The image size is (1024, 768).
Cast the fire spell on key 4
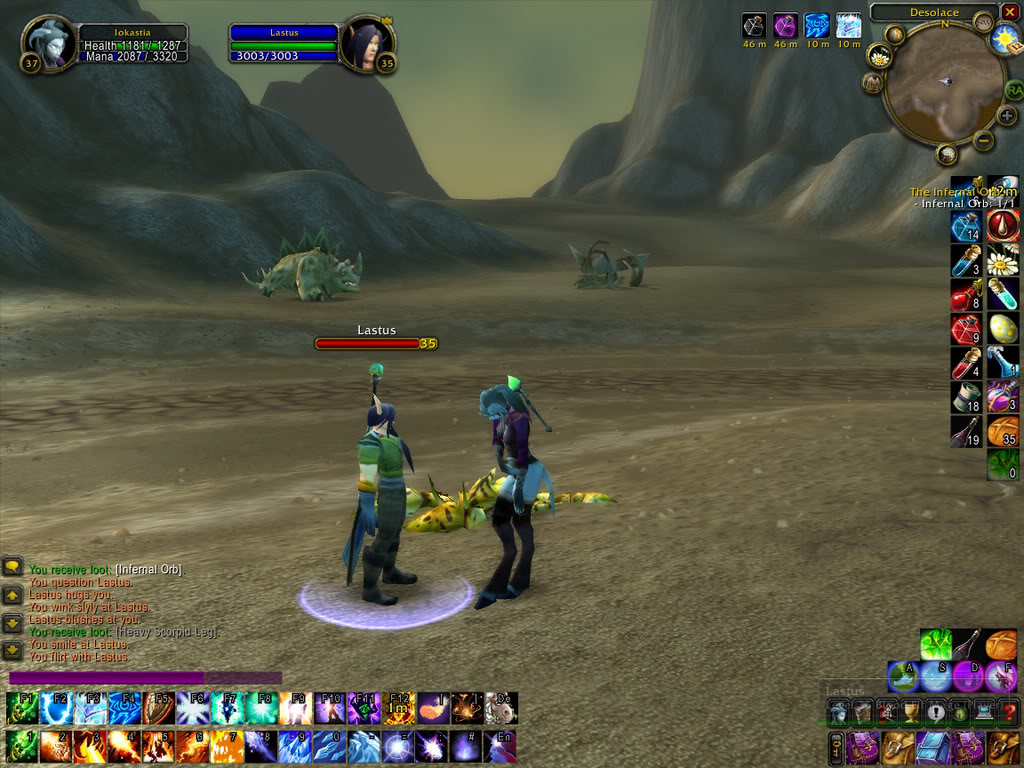coord(124,746)
